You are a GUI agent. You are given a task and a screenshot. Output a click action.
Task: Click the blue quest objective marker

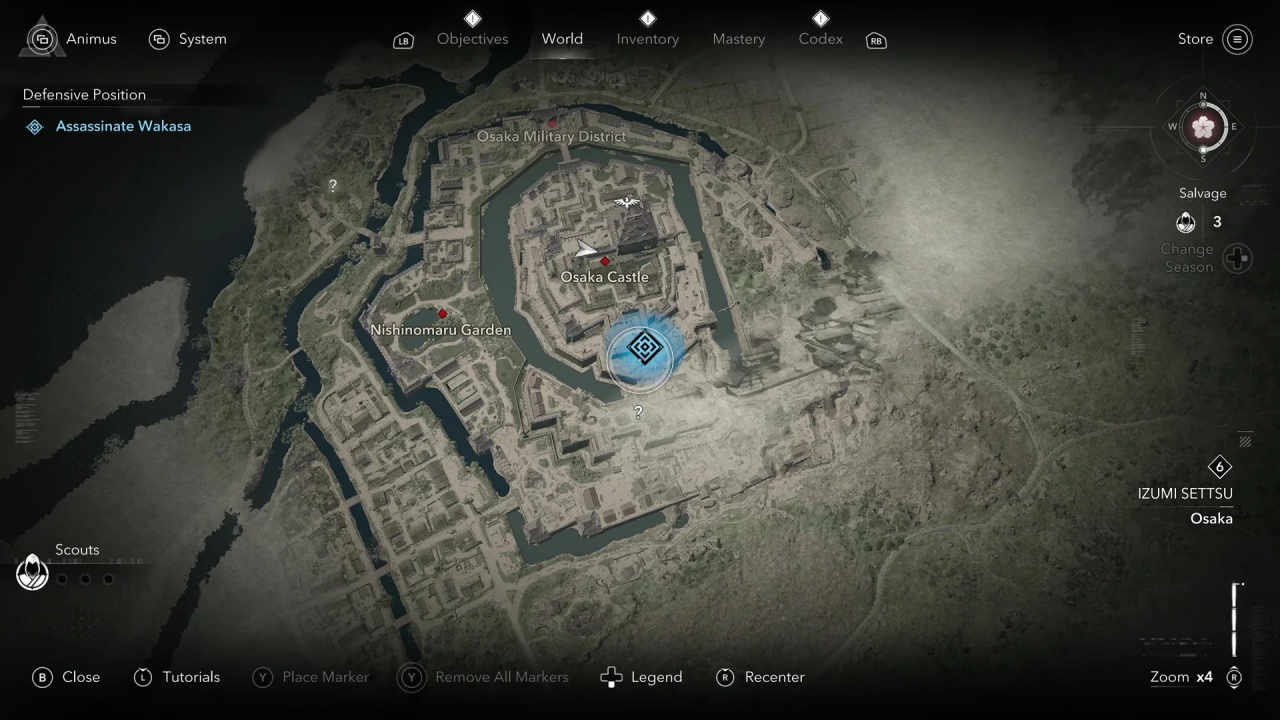tap(645, 349)
